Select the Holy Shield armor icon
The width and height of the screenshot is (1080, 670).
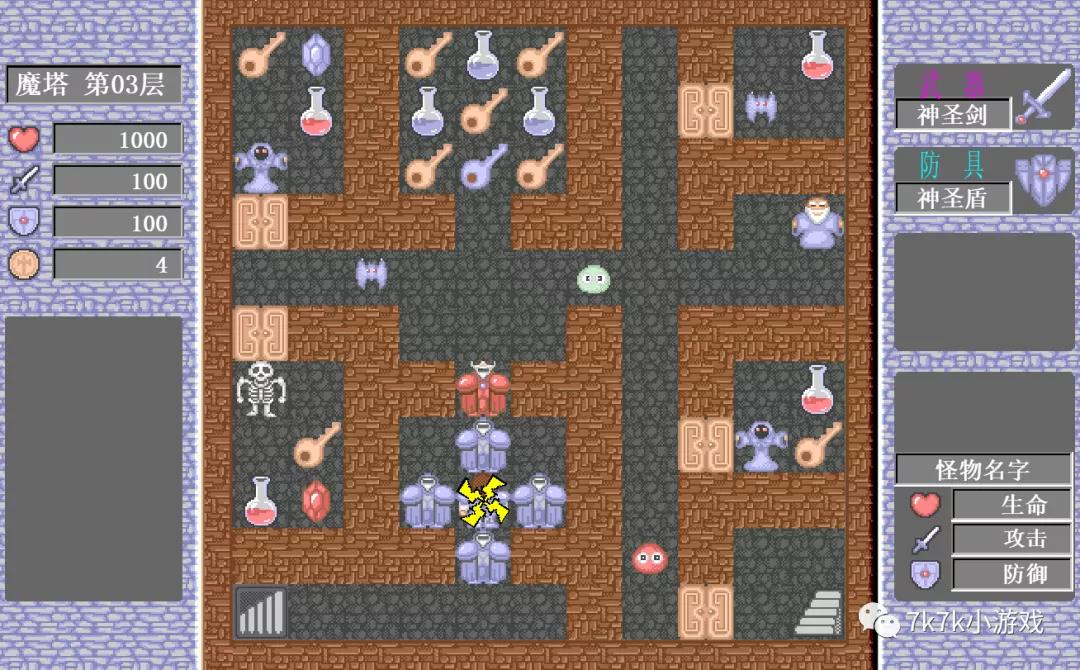pos(1043,182)
